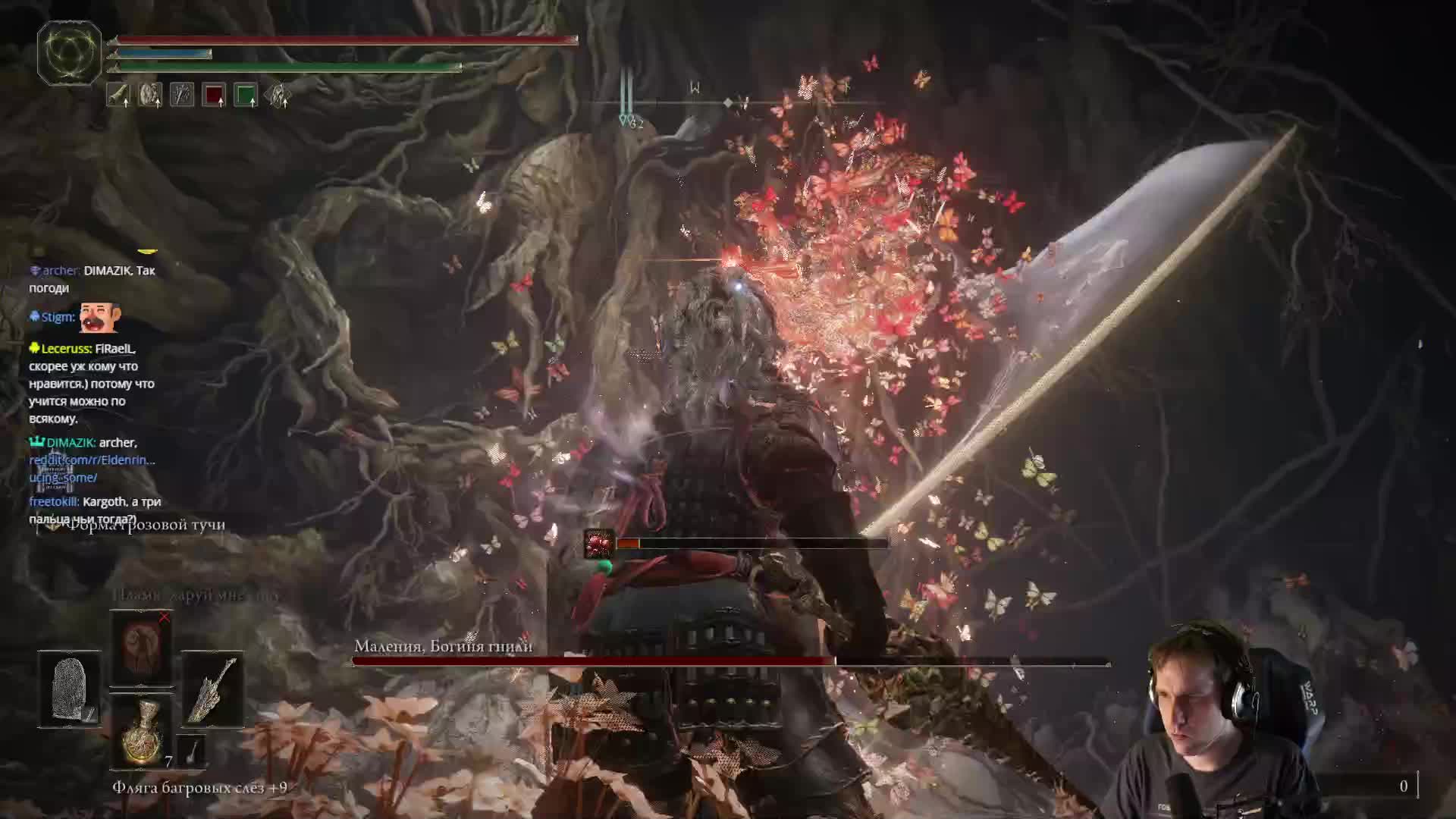Click the small pouch item below the greatsword
Viewport: 1456px width, 819px height.
coord(192,751)
